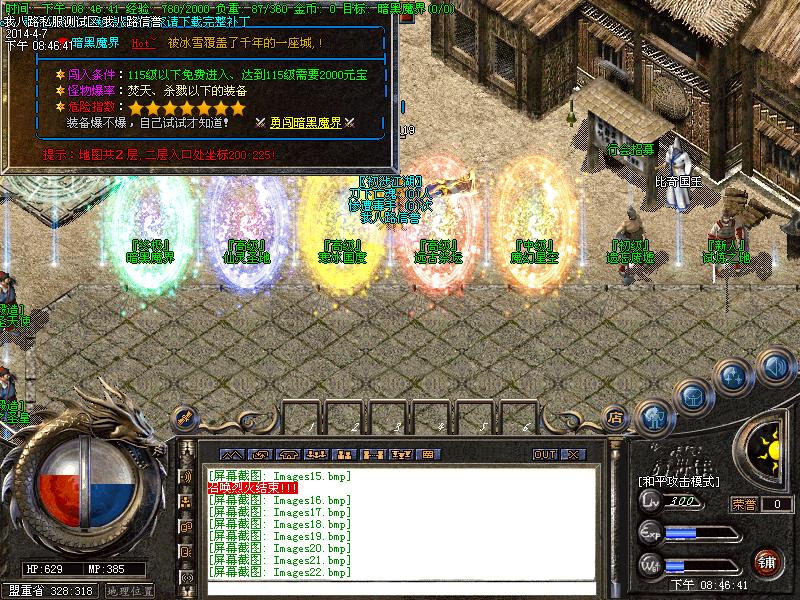Click the satellite icon left of the belt
The width and height of the screenshot is (800, 600).
point(183,417)
